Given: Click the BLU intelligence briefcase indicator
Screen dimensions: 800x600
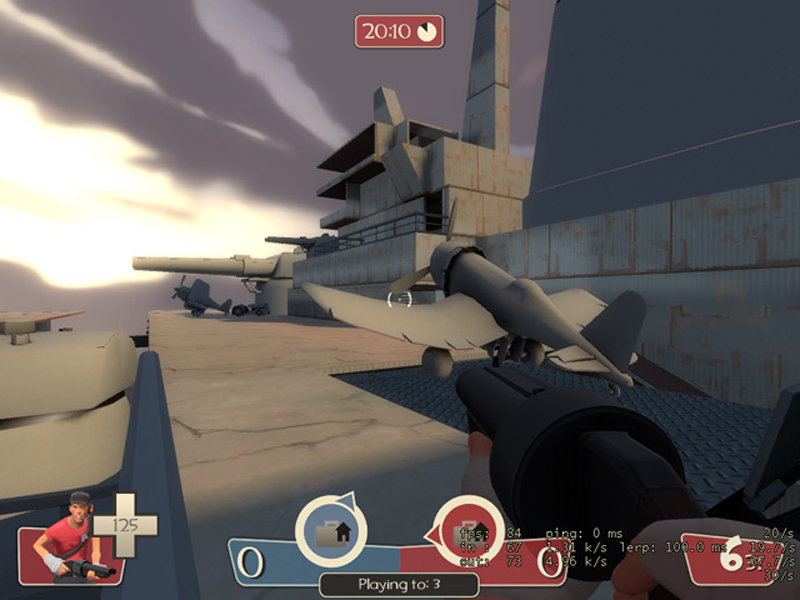Looking at the screenshot, I should click(x=331, y=531).
